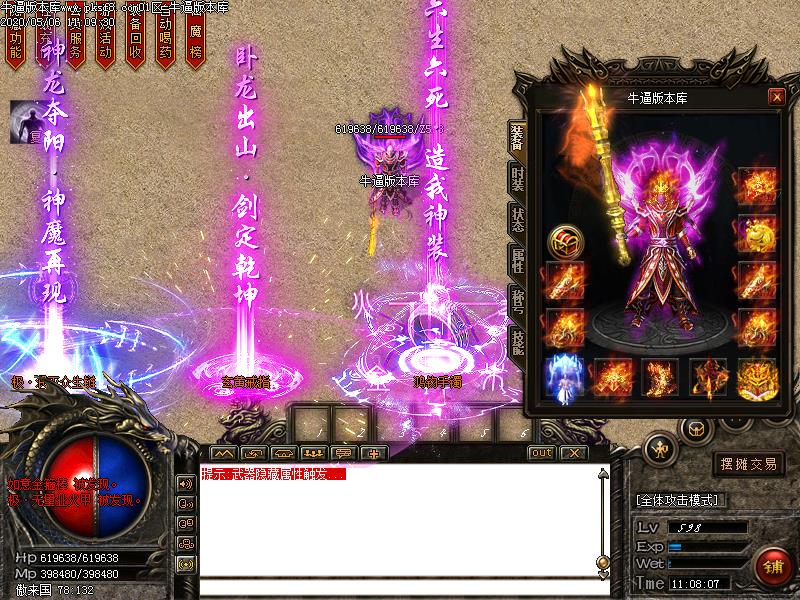800x600 pixels.
Task: Open the 状态 status tab
Action: 517,219
